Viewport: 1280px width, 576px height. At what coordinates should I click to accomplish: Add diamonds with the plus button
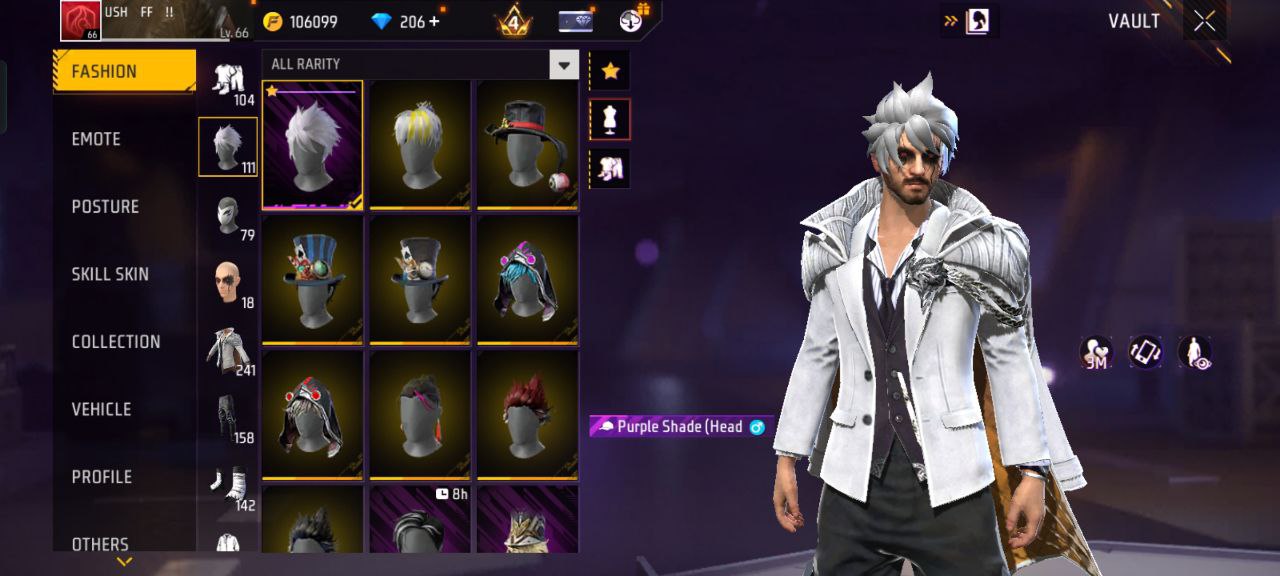coord(434,21)
